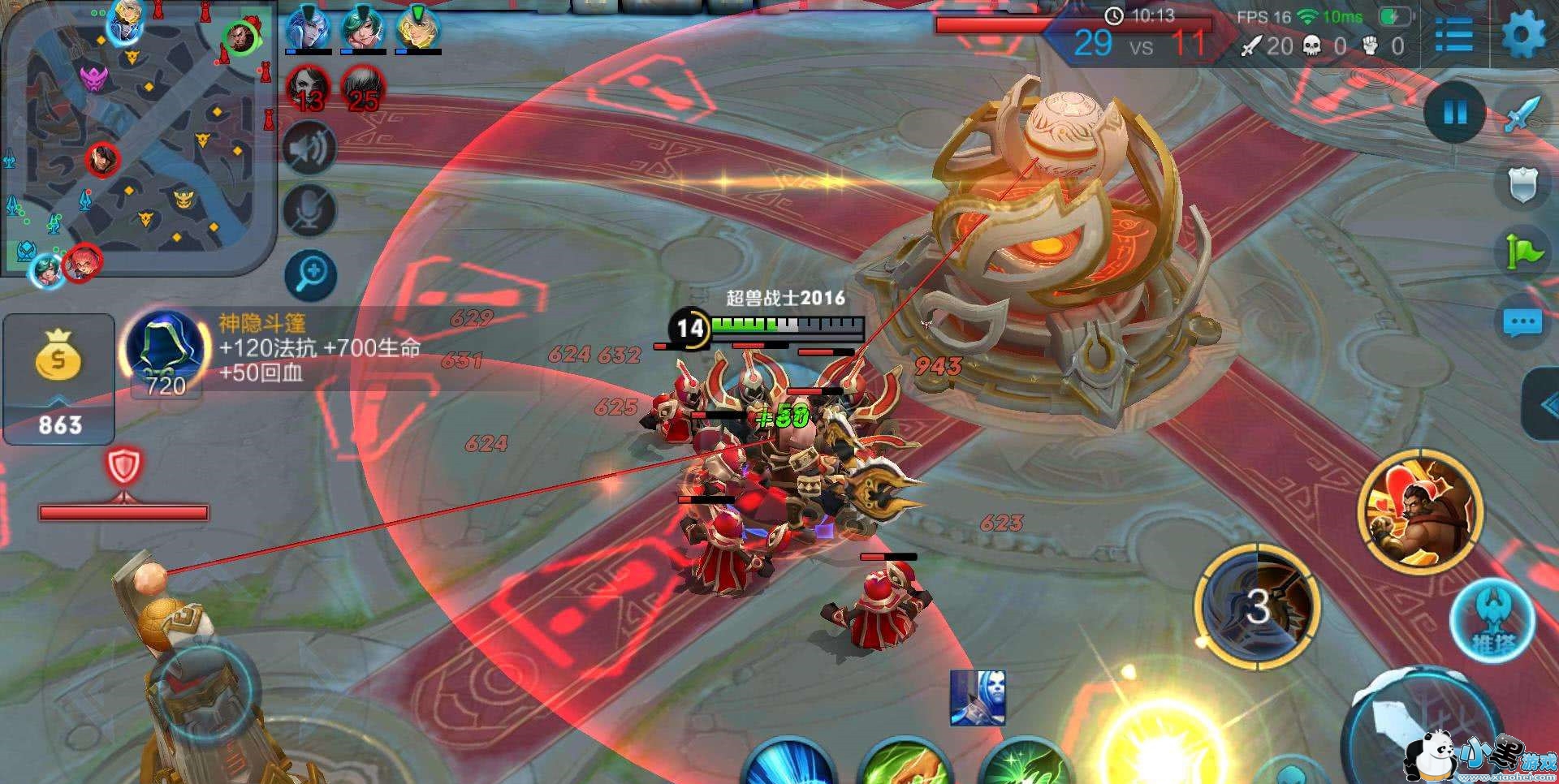This screenshot has height=784, width=1559.
Task: Select the blonde teammate portrait
Action: click(417, 29)
